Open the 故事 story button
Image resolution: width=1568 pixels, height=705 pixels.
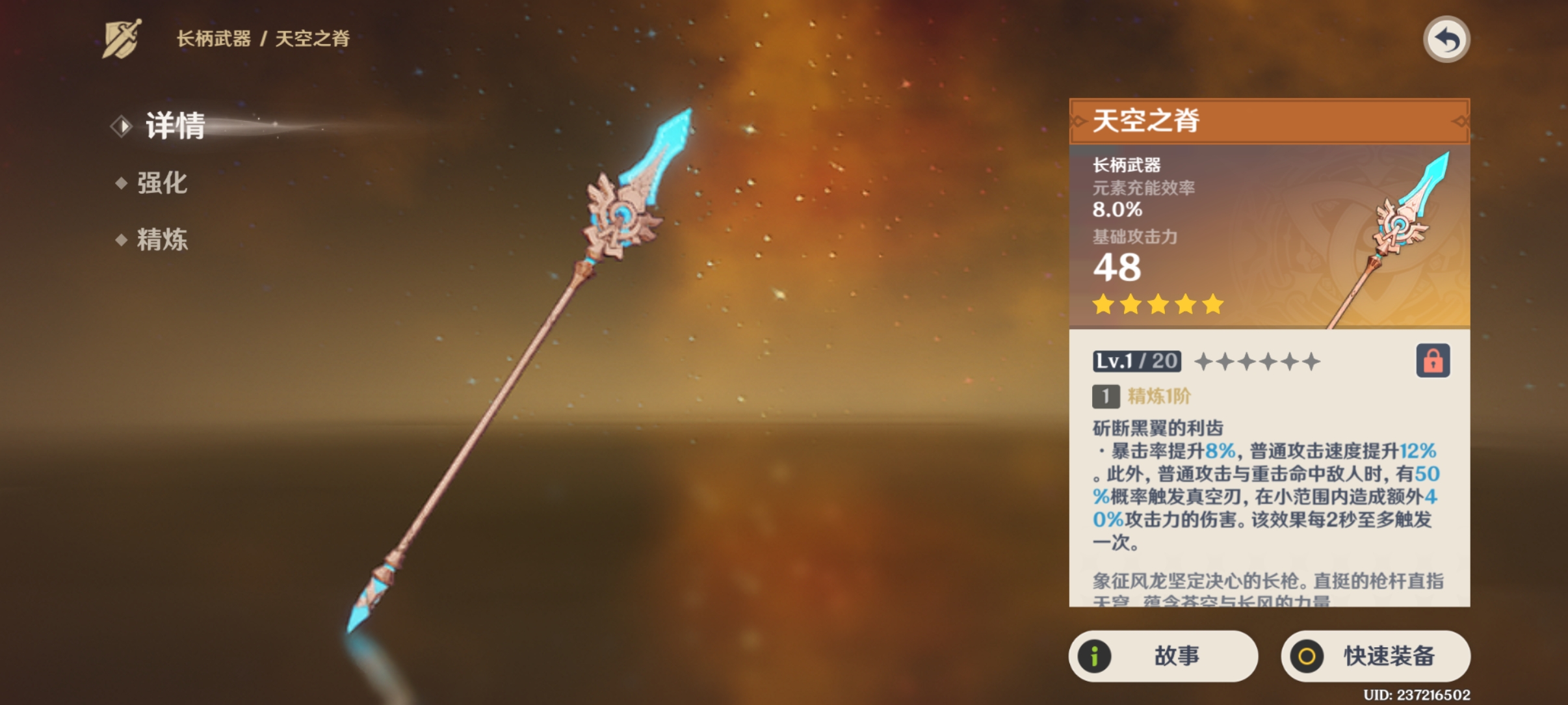[1163, 656]
